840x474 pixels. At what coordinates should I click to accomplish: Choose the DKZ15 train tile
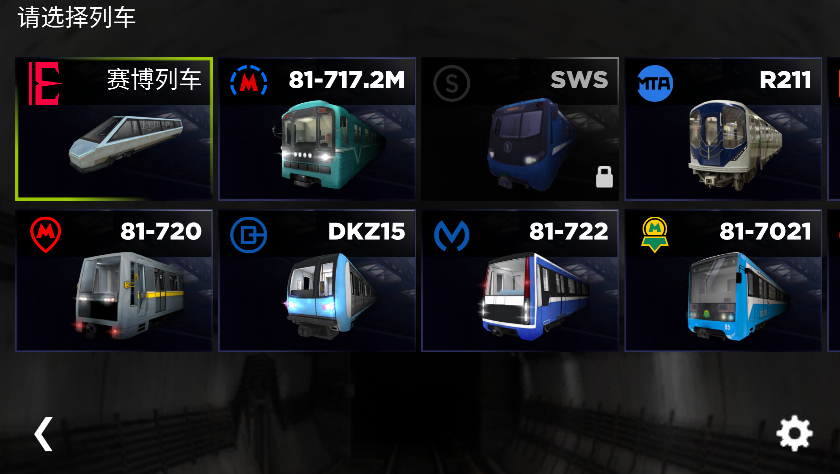[318, 281]
